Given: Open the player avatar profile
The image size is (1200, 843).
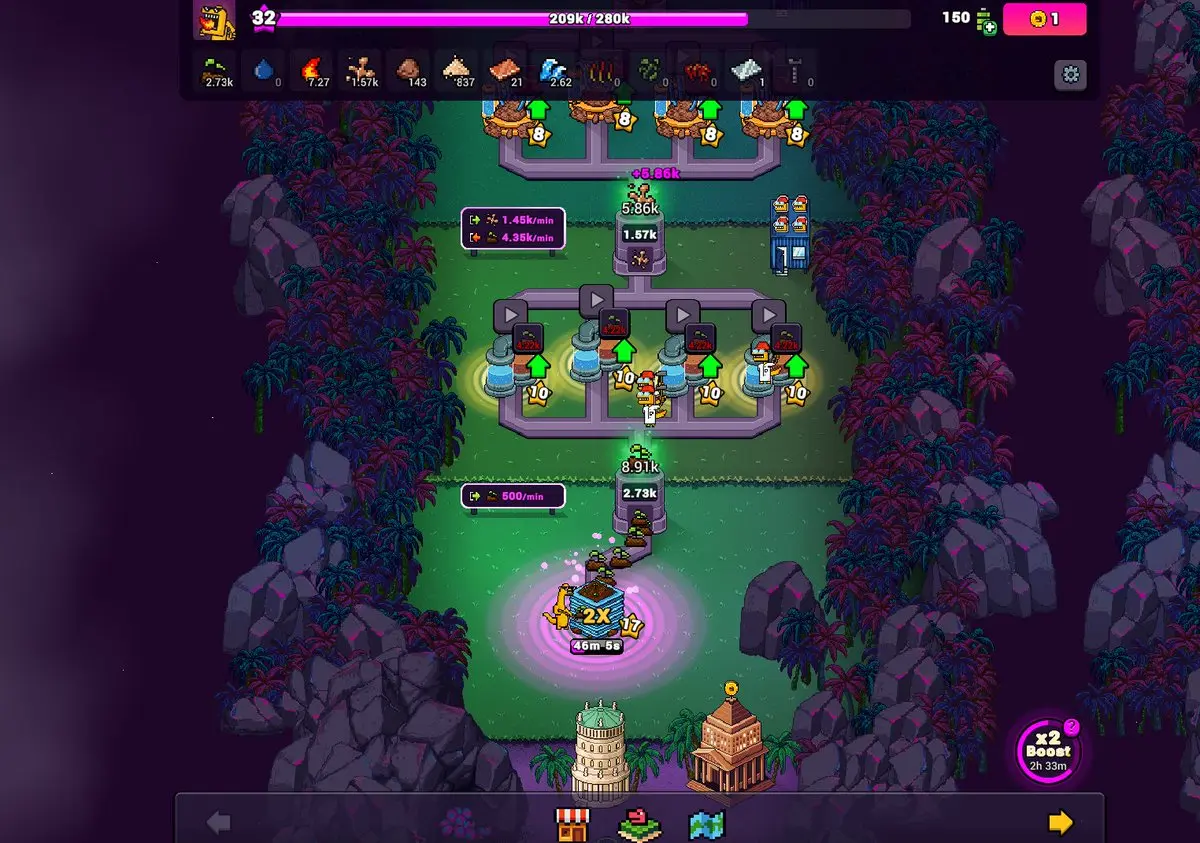Looking at the screenshot, I should click(214, 21).
